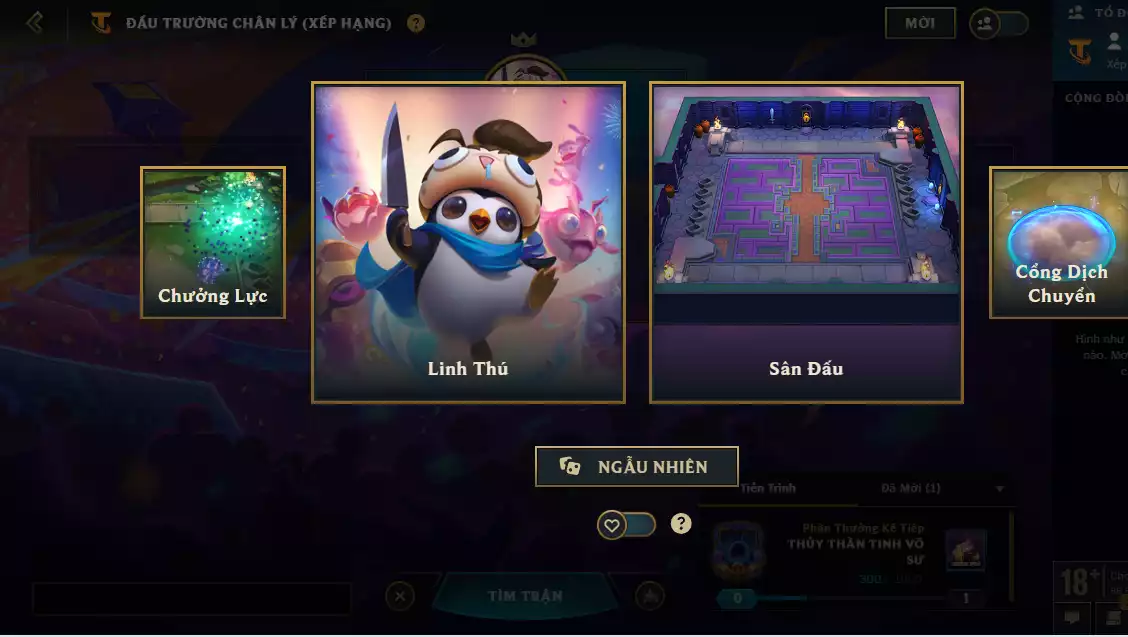This screenshot has height=637, width=1128.
Task: Click the X button beside Tìm Trận
Action: click(x=399, y=597)
